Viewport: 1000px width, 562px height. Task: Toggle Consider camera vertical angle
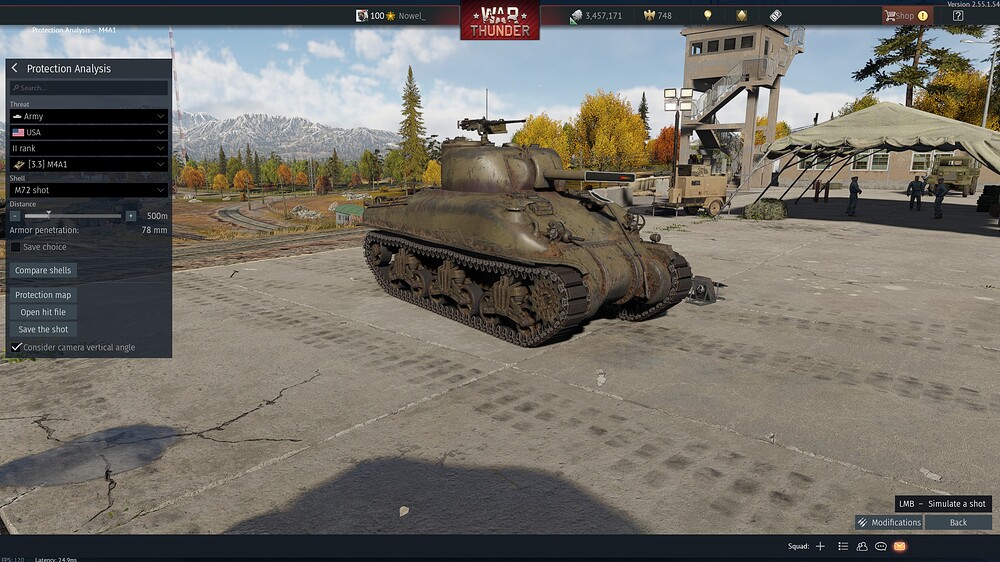pyautogui.click(x=16, y=347)
